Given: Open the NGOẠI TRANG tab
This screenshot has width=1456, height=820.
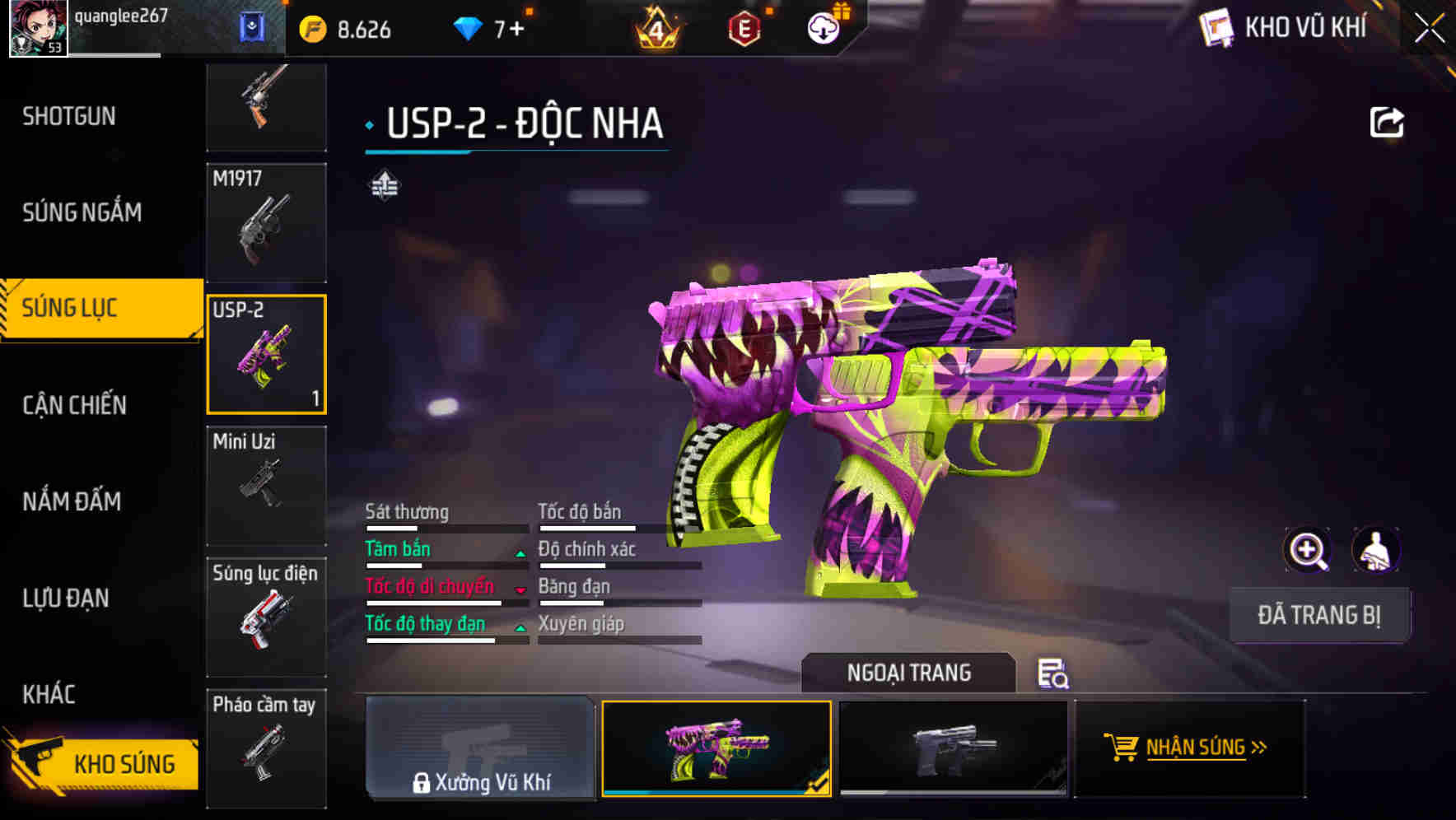Looking at the screenshot, I should [x=910, y=673].
